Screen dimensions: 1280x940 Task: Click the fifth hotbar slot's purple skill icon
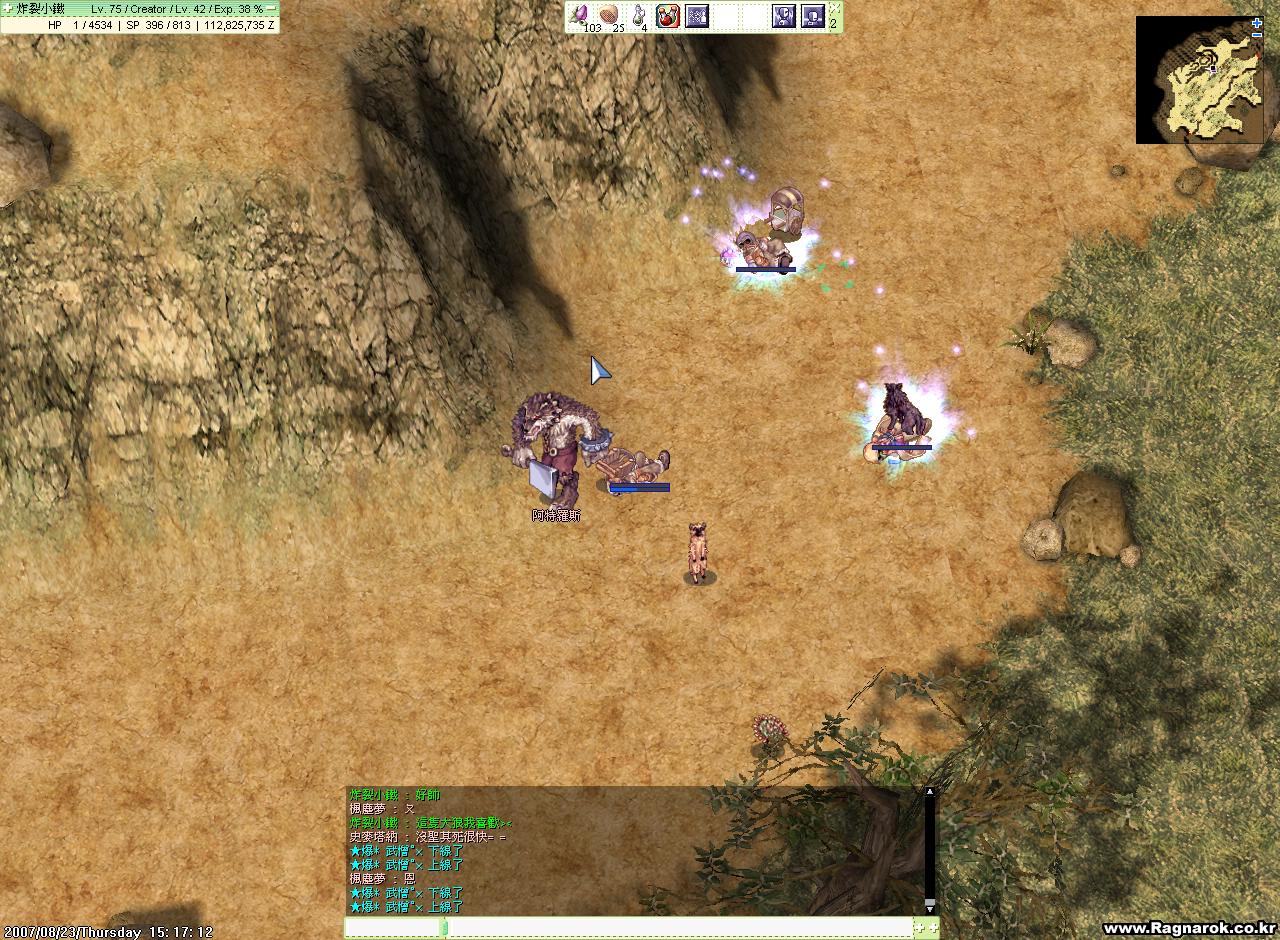(696, 15)
